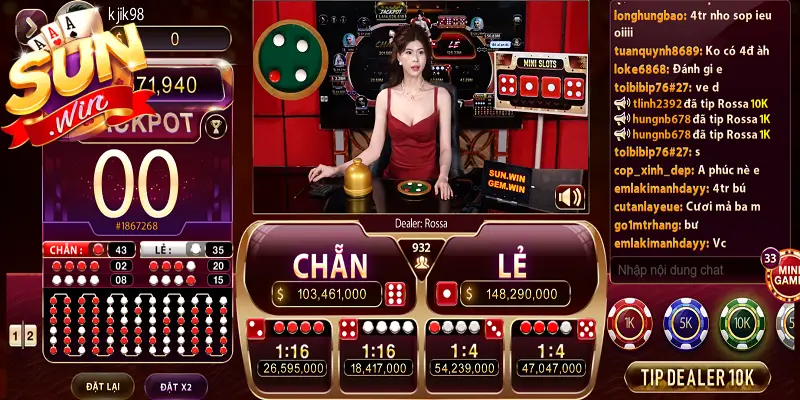This screenshot has height=400, width=800.
Task: Tip the dealer 10K
Action: [697, 377]
